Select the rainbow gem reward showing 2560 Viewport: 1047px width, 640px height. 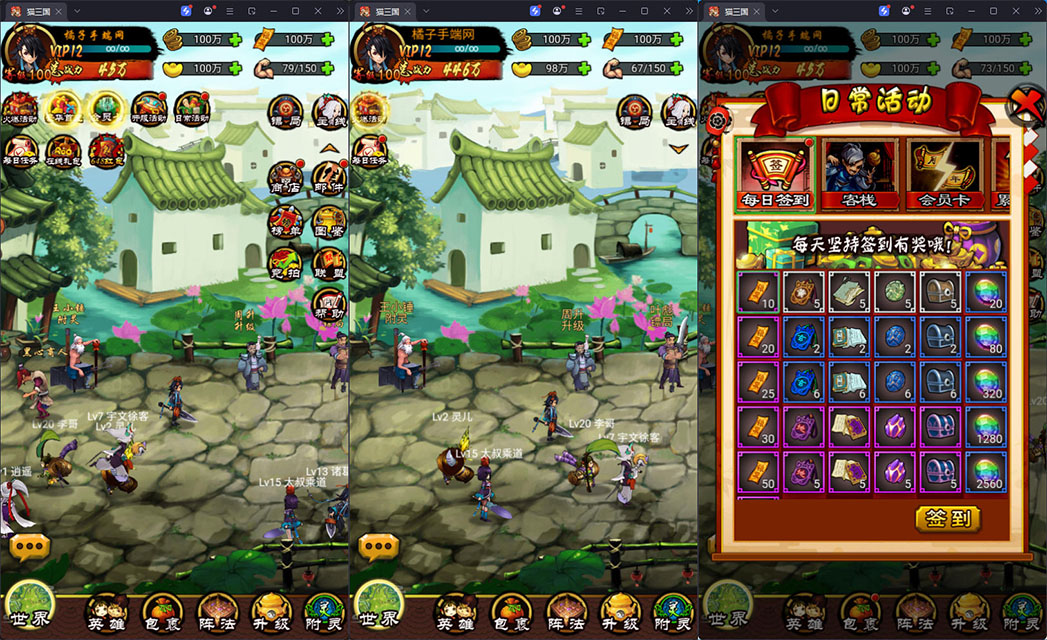[x=987, y=472]
